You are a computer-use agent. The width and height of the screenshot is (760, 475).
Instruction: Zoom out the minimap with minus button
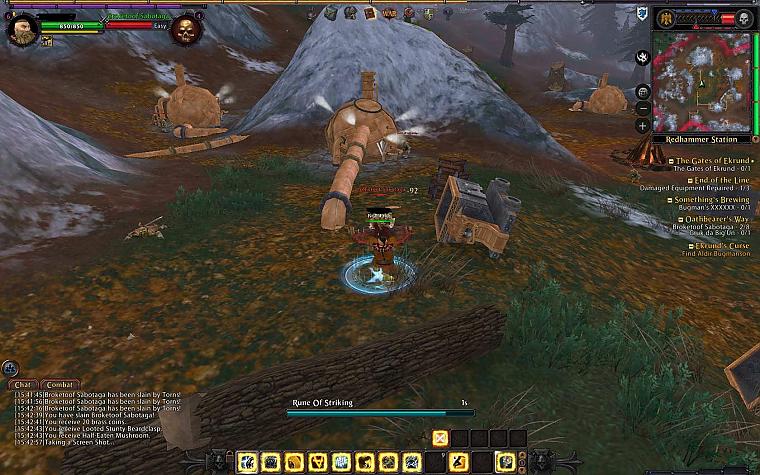[643, 109]
